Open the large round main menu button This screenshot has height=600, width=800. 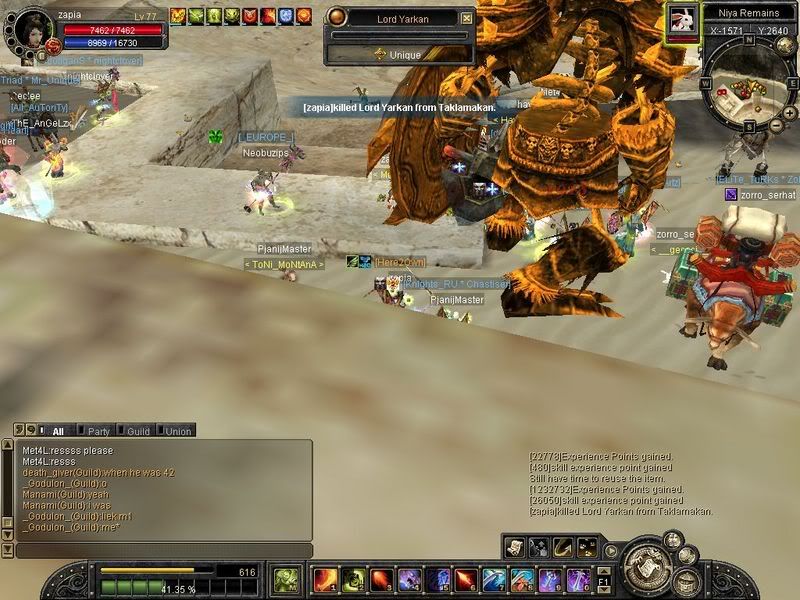click(646, 566)
